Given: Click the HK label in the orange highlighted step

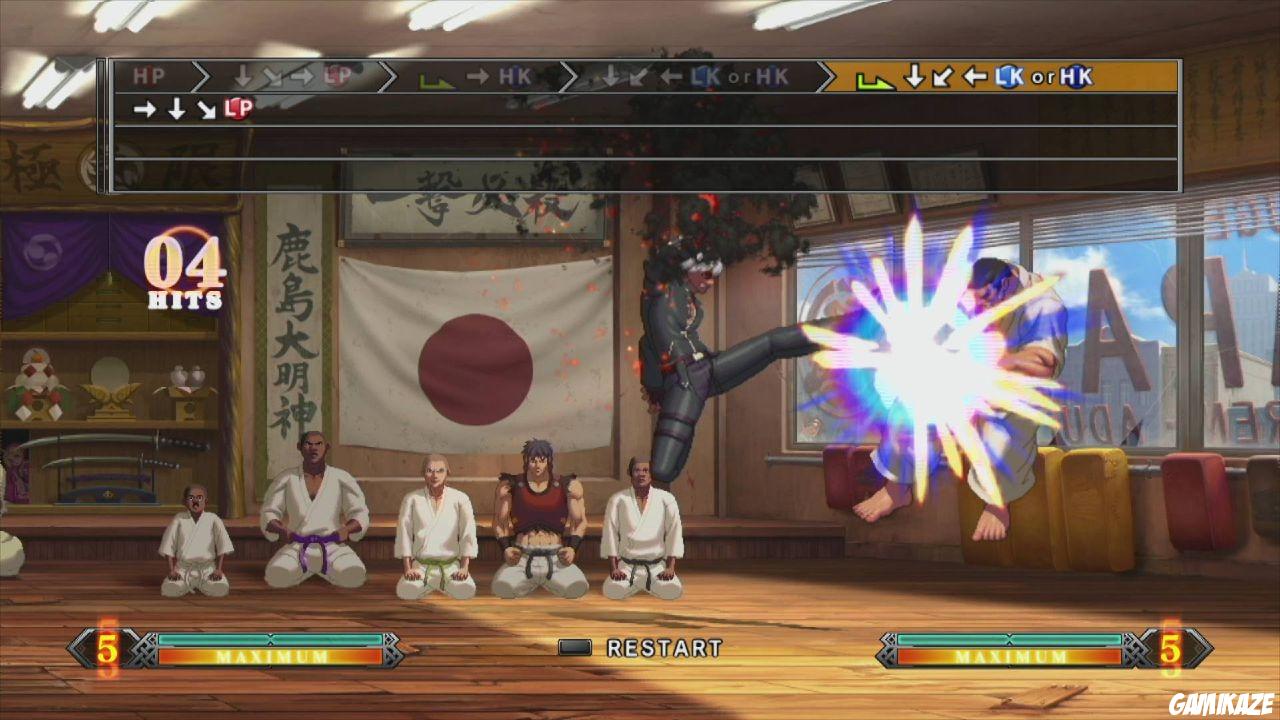Looking at the screenshot, I should coord(1075,75).
